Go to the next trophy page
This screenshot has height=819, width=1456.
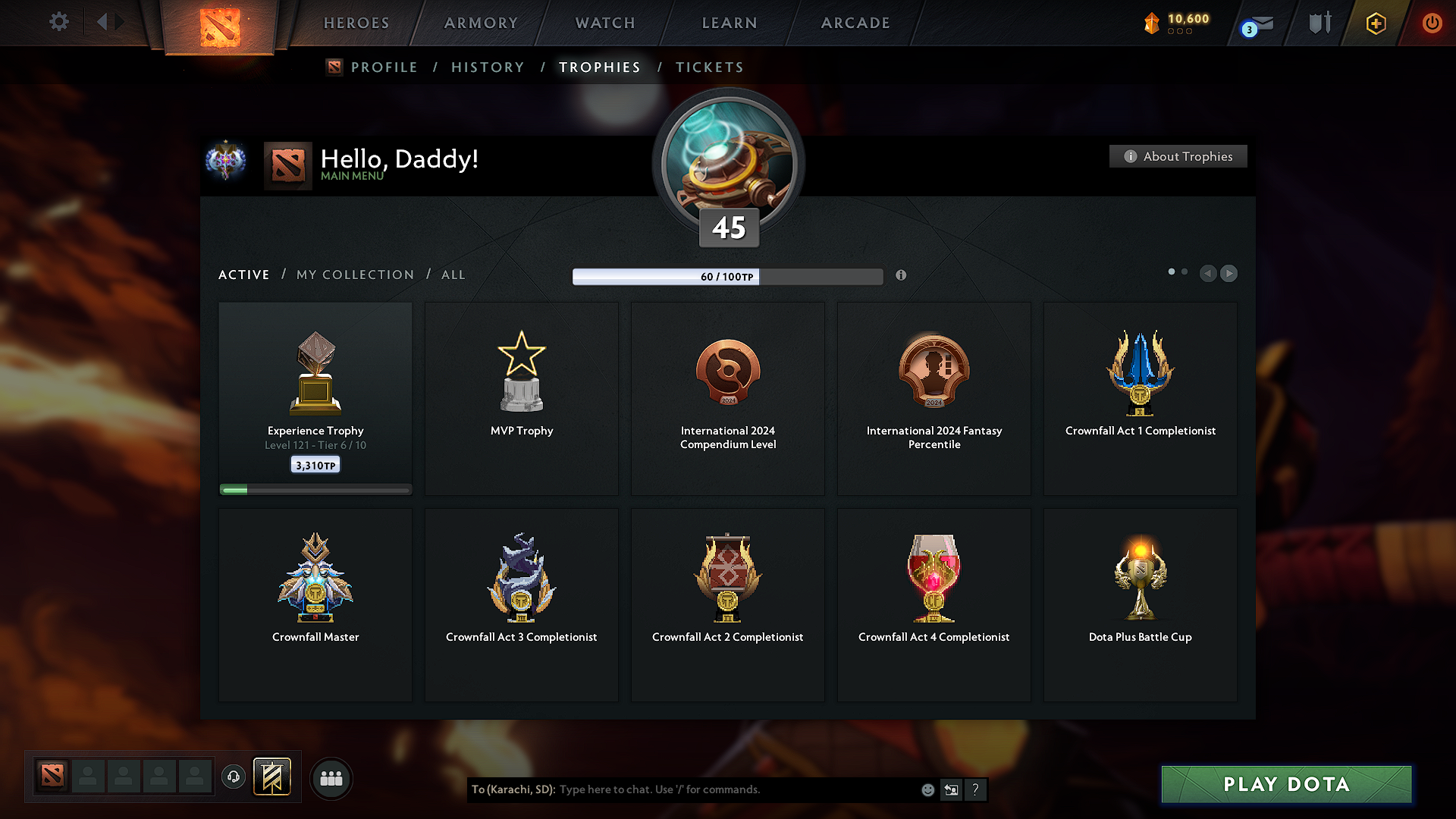pyautogui.click(x=1229, y=273)
